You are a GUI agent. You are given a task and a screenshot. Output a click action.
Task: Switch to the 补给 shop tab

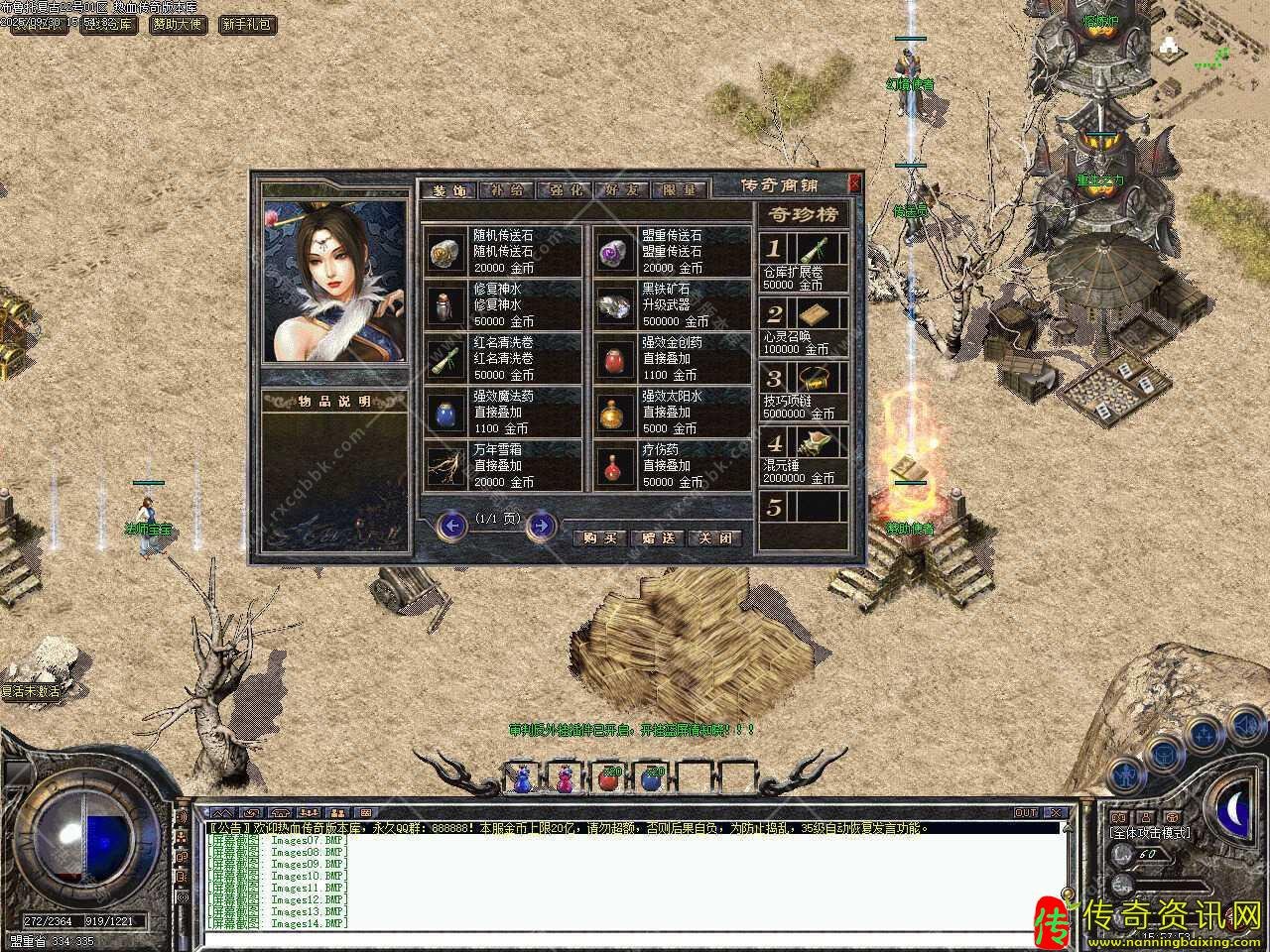tap(507, 190)
